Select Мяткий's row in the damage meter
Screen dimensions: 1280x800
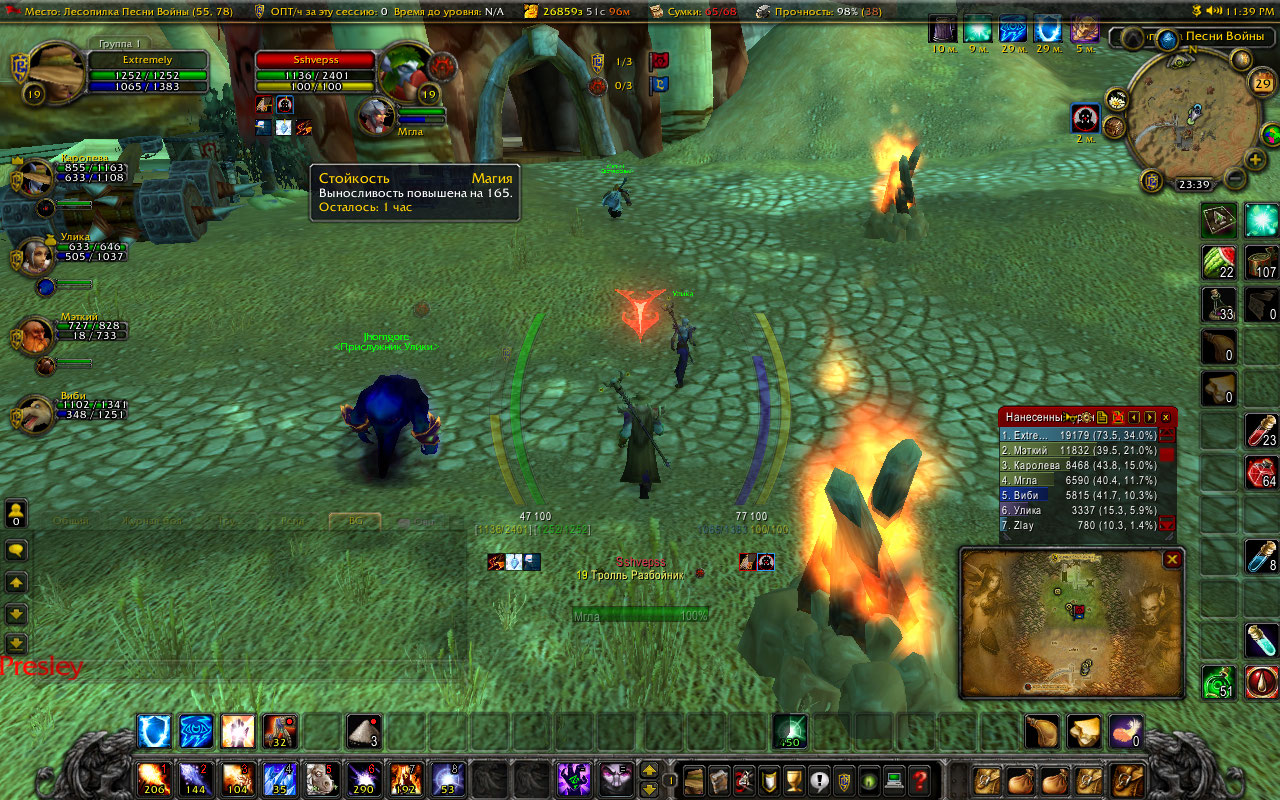tap(1078, 451)
